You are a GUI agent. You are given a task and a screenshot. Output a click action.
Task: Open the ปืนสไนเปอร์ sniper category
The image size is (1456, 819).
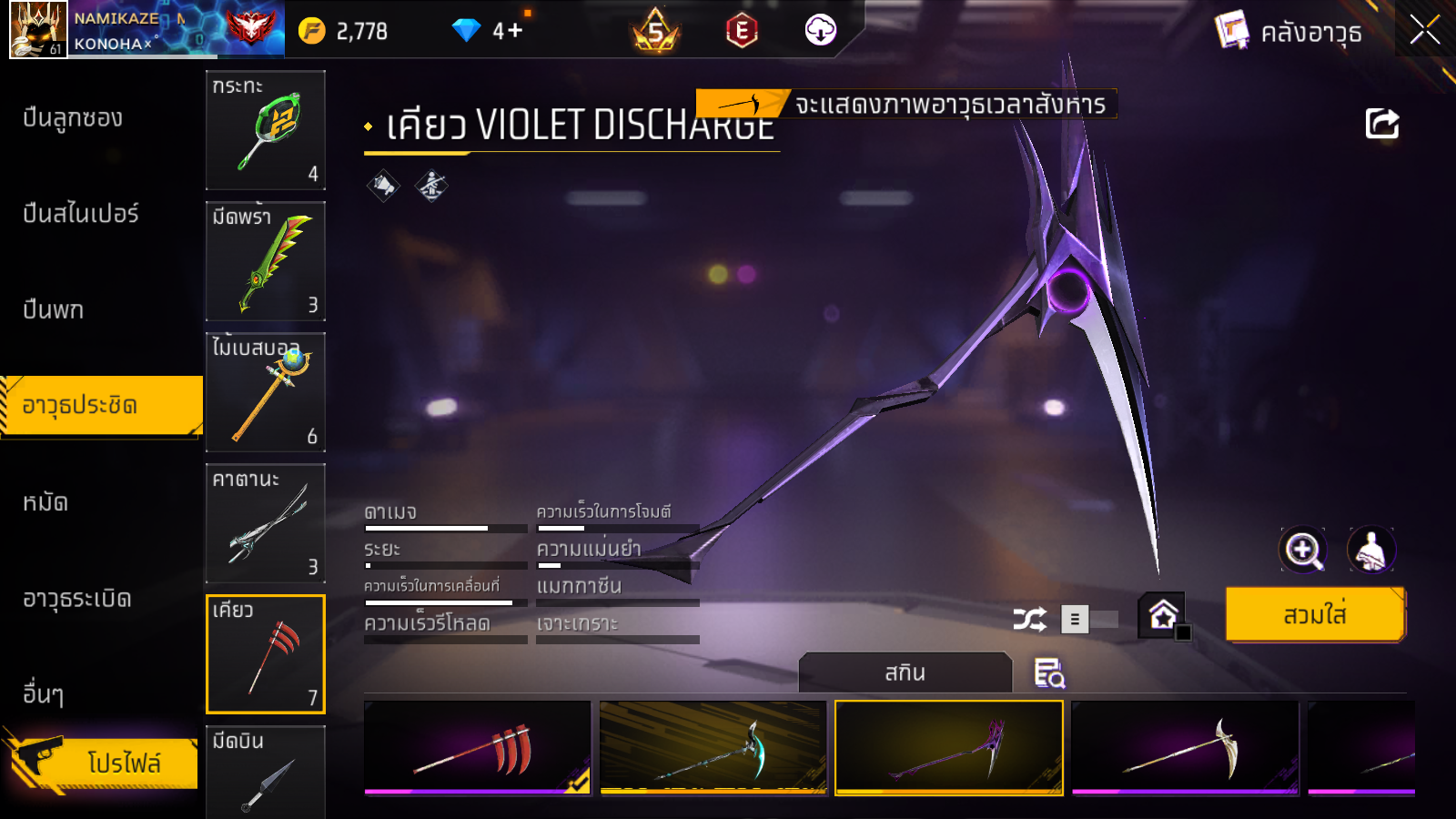[x=81, y=214]
